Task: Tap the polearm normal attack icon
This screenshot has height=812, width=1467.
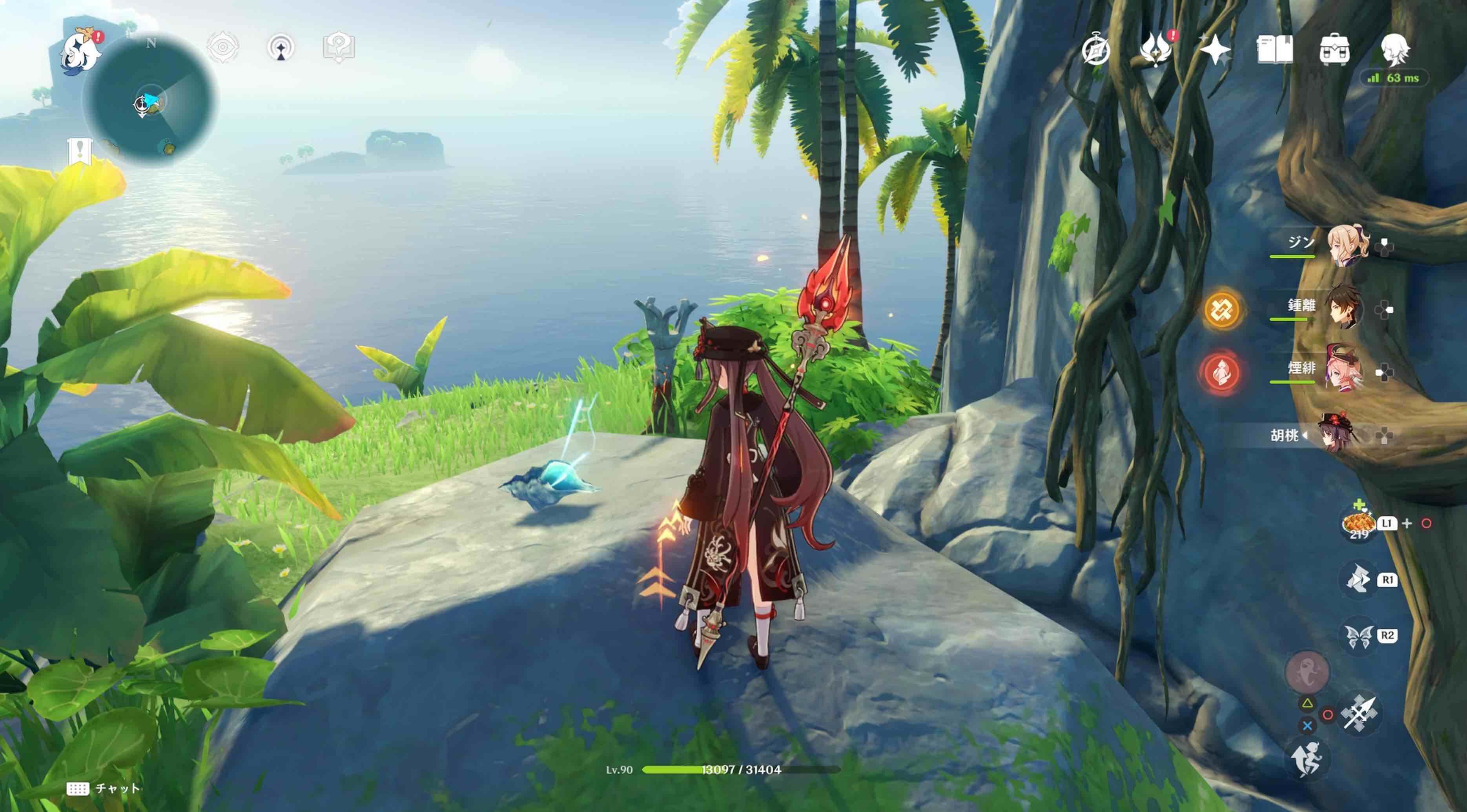Action: click(1359, 712)
